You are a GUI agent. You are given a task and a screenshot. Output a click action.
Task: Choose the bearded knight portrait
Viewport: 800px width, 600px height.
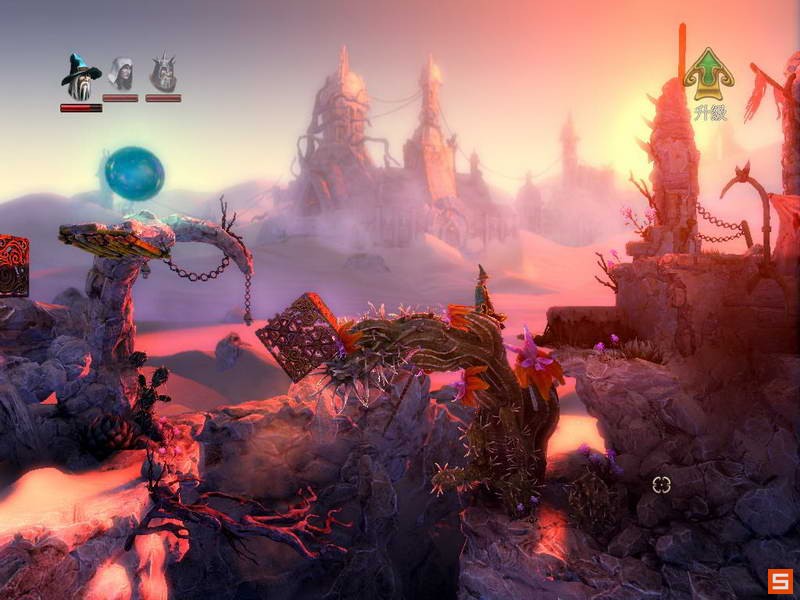click(x=163, y=74)
